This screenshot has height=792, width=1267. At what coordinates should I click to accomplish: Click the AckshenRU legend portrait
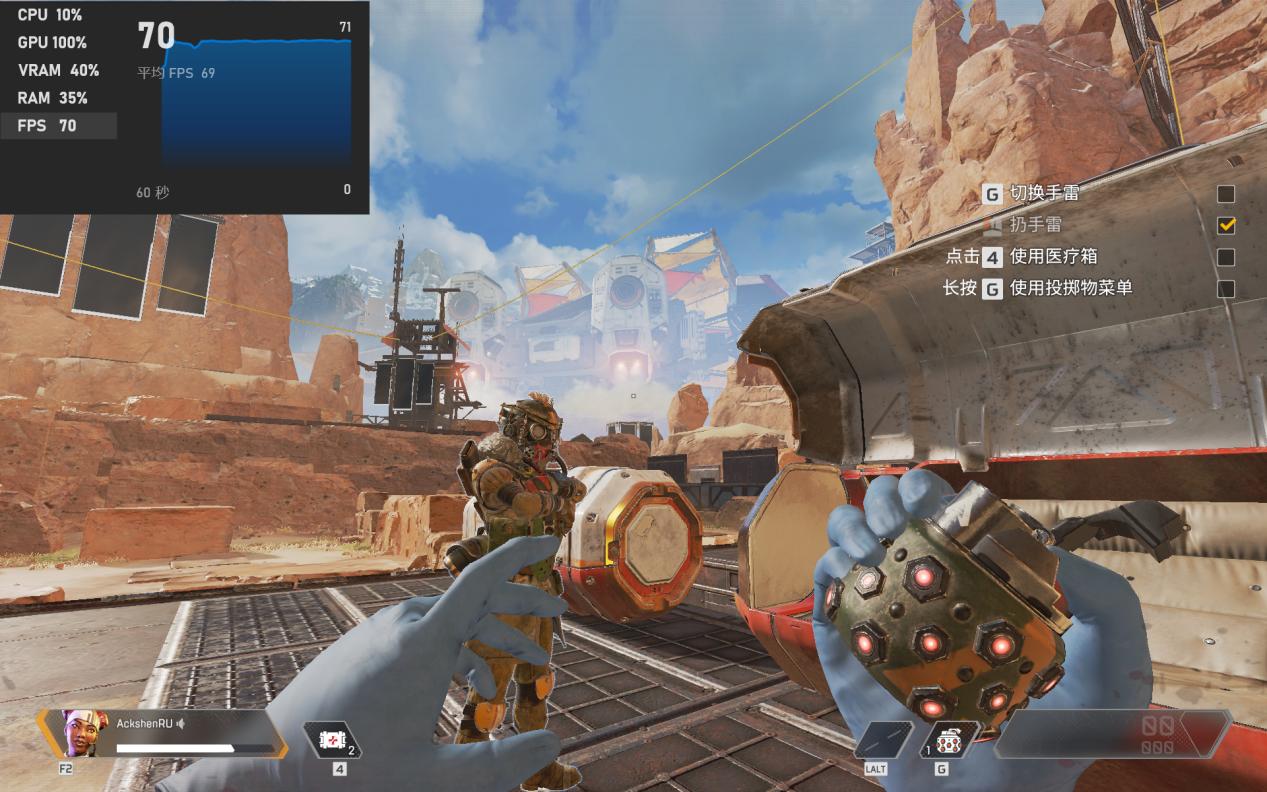point(78,733)
